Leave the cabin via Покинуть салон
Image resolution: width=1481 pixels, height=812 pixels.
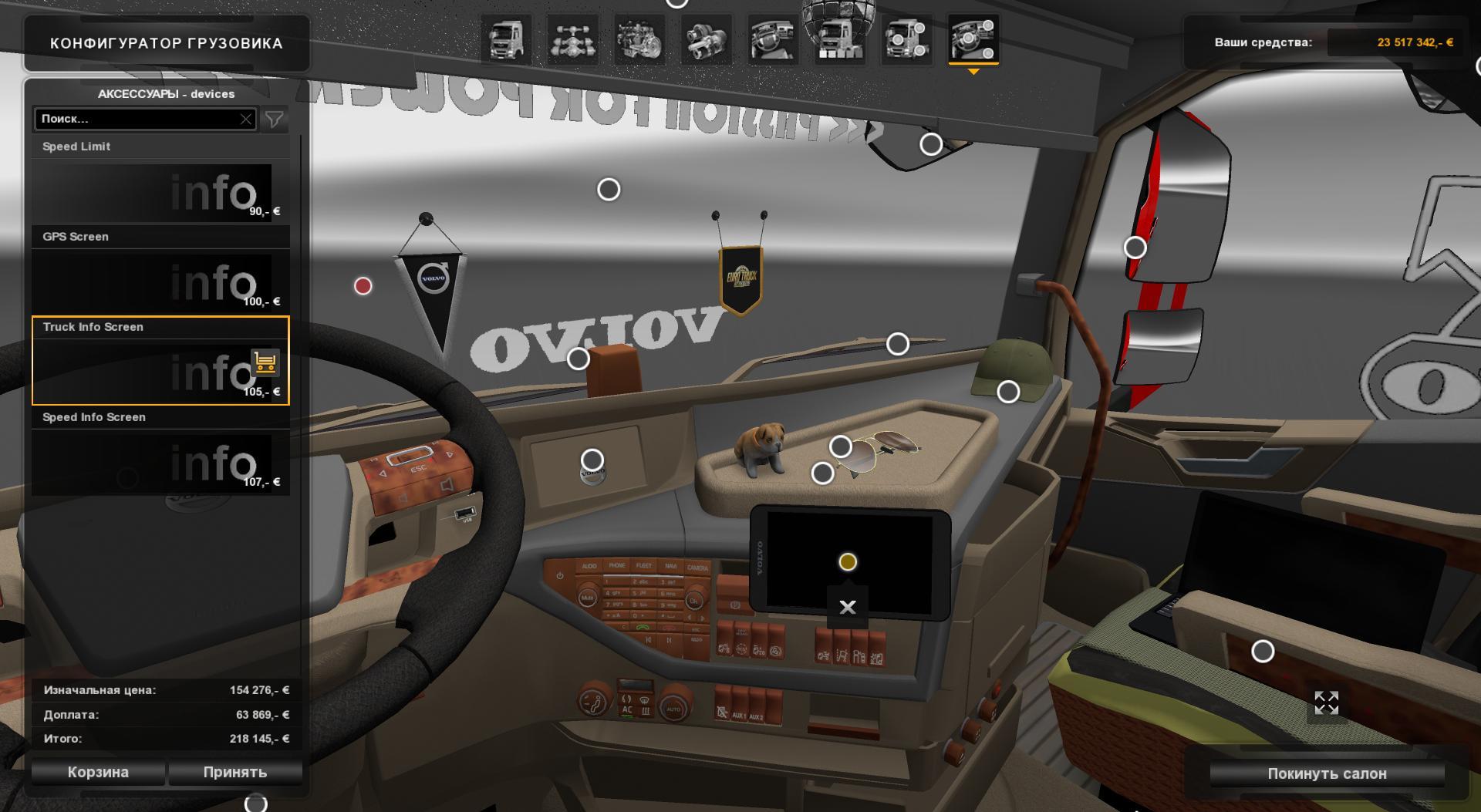tap(1327, 773)
